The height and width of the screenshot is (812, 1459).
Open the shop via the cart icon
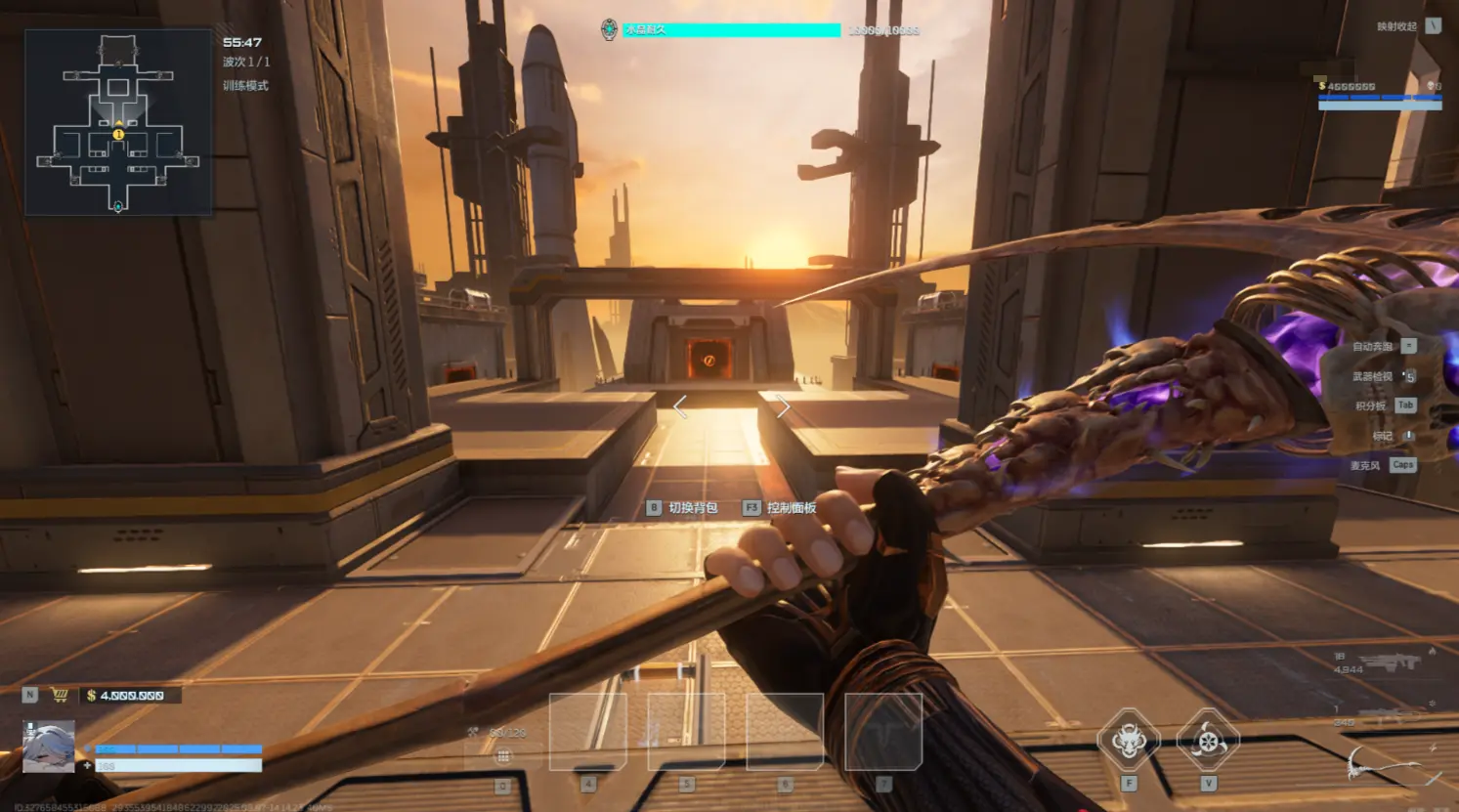tap(60, 695)
